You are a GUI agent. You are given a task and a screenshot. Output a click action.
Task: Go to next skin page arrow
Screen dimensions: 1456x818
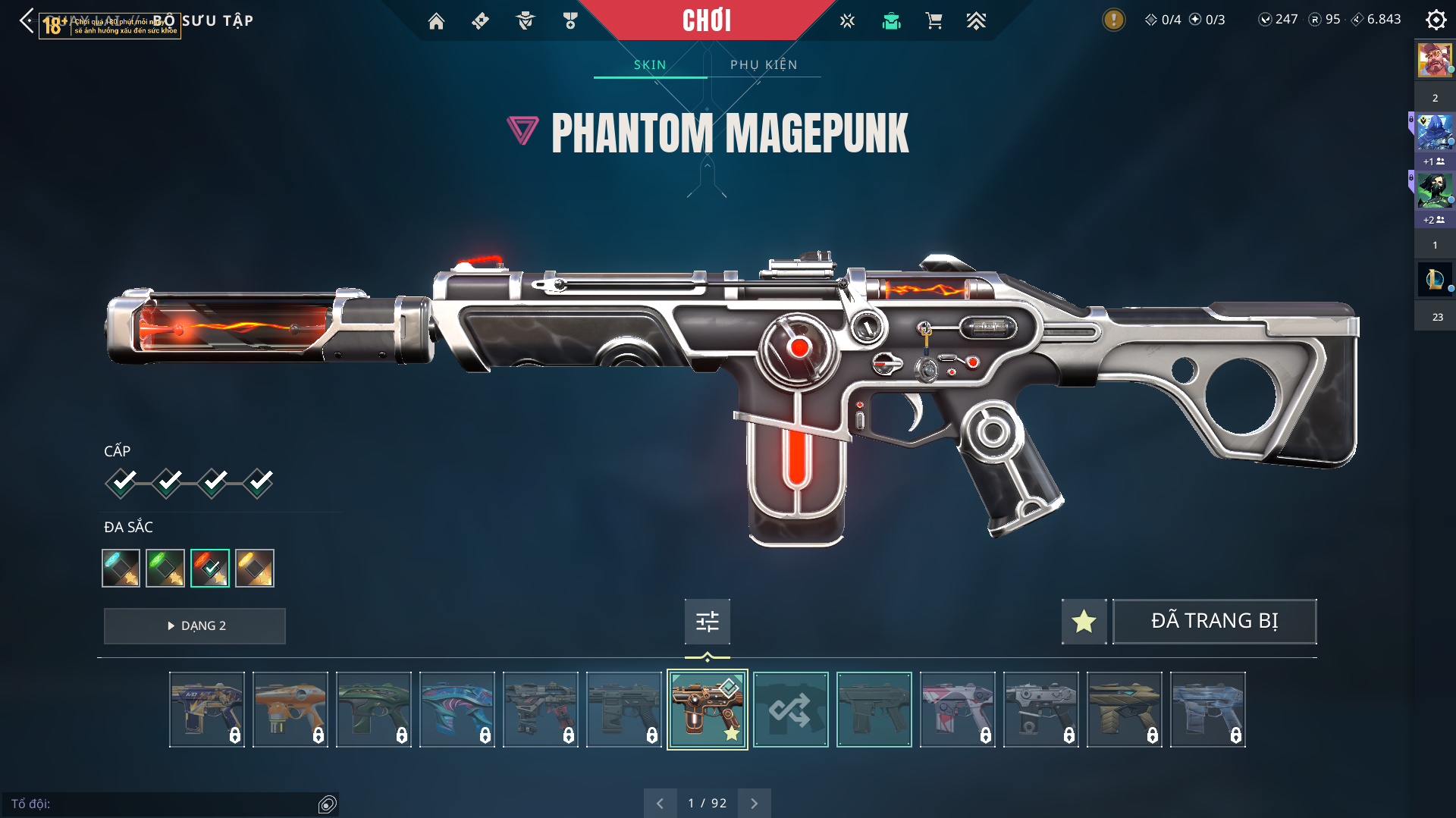click(x=754, y=803)
